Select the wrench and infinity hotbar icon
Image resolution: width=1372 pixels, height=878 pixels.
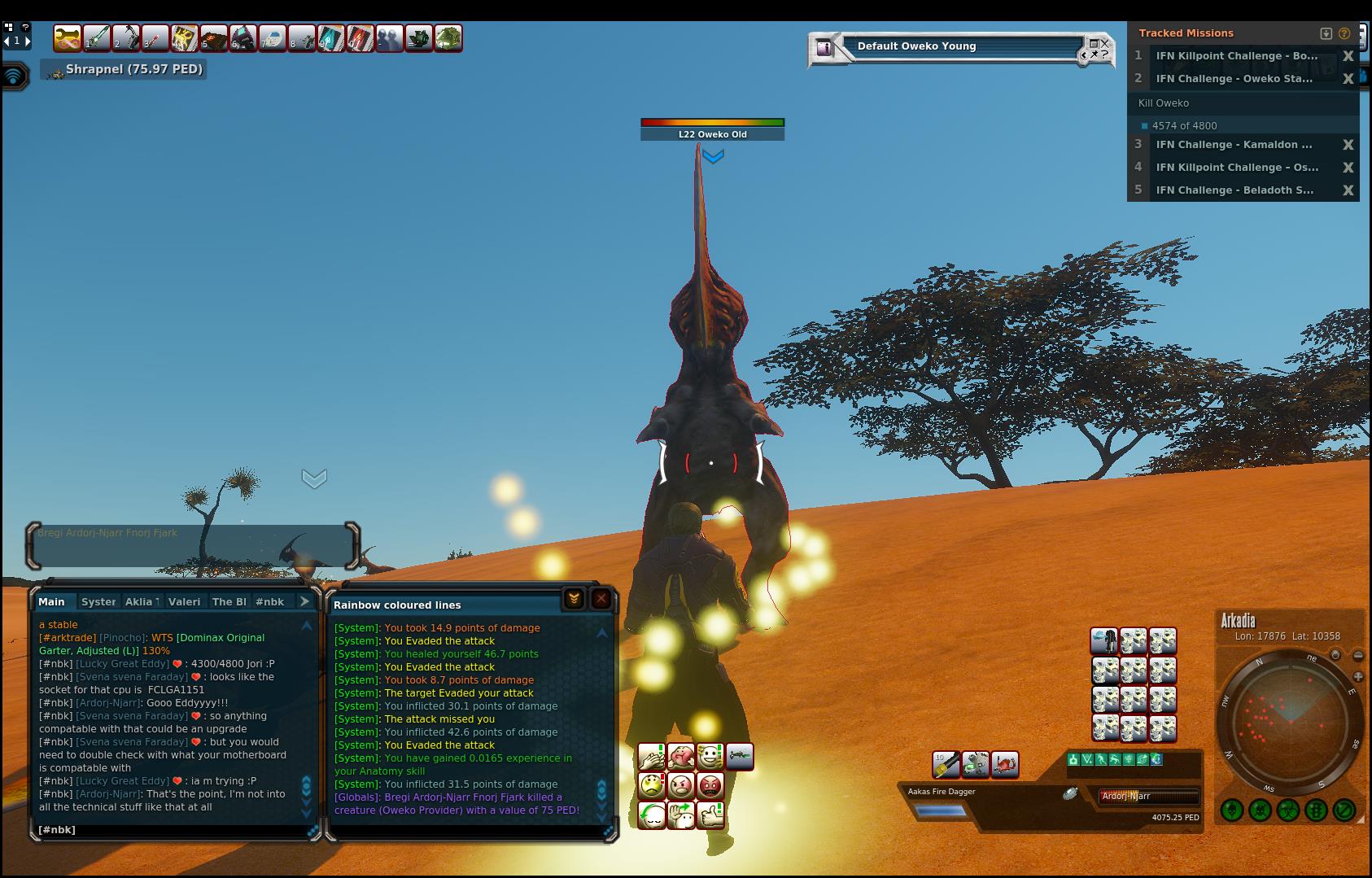(68, 38)
